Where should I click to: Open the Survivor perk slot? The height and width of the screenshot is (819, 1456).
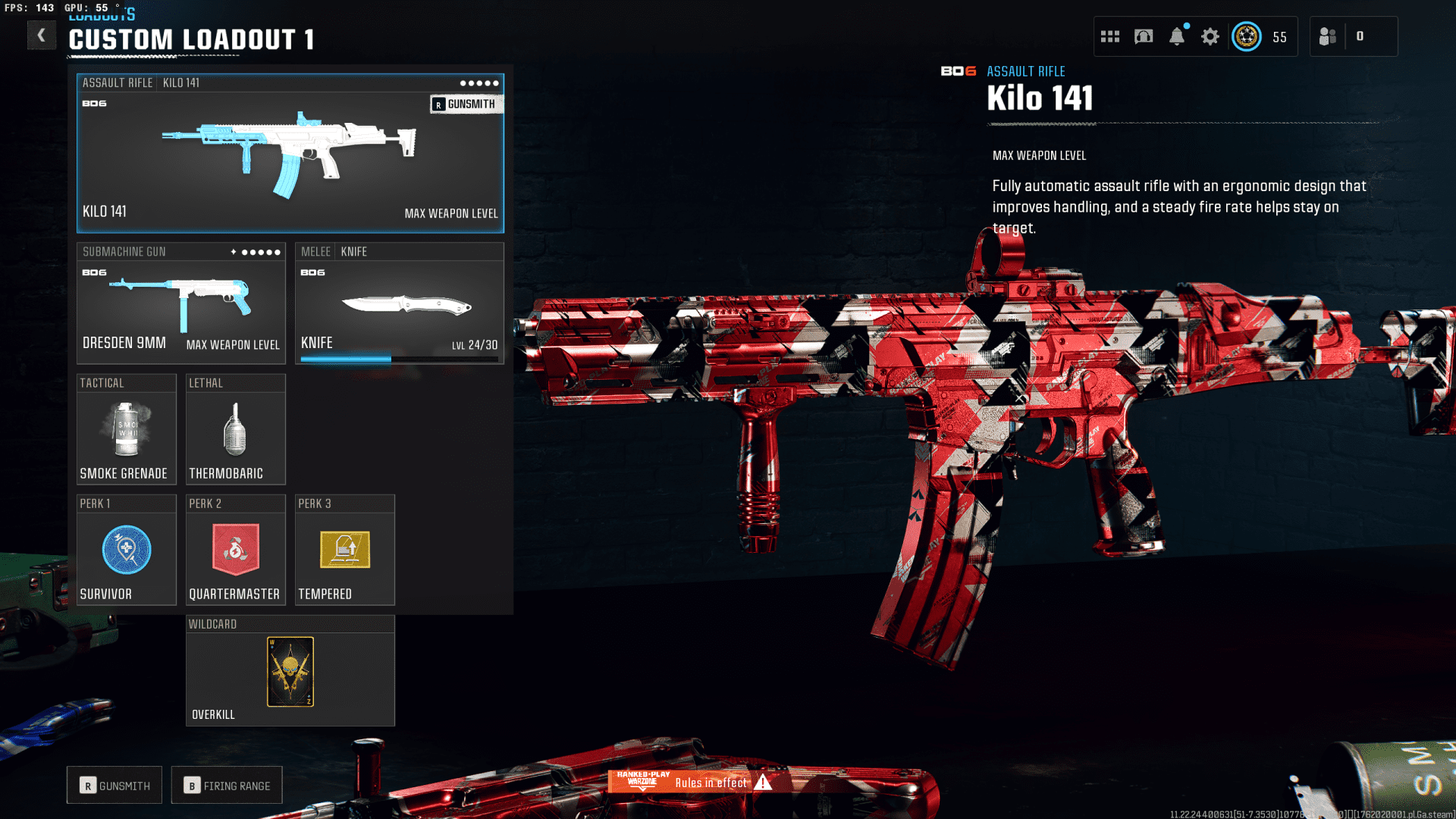coord(126,551)
